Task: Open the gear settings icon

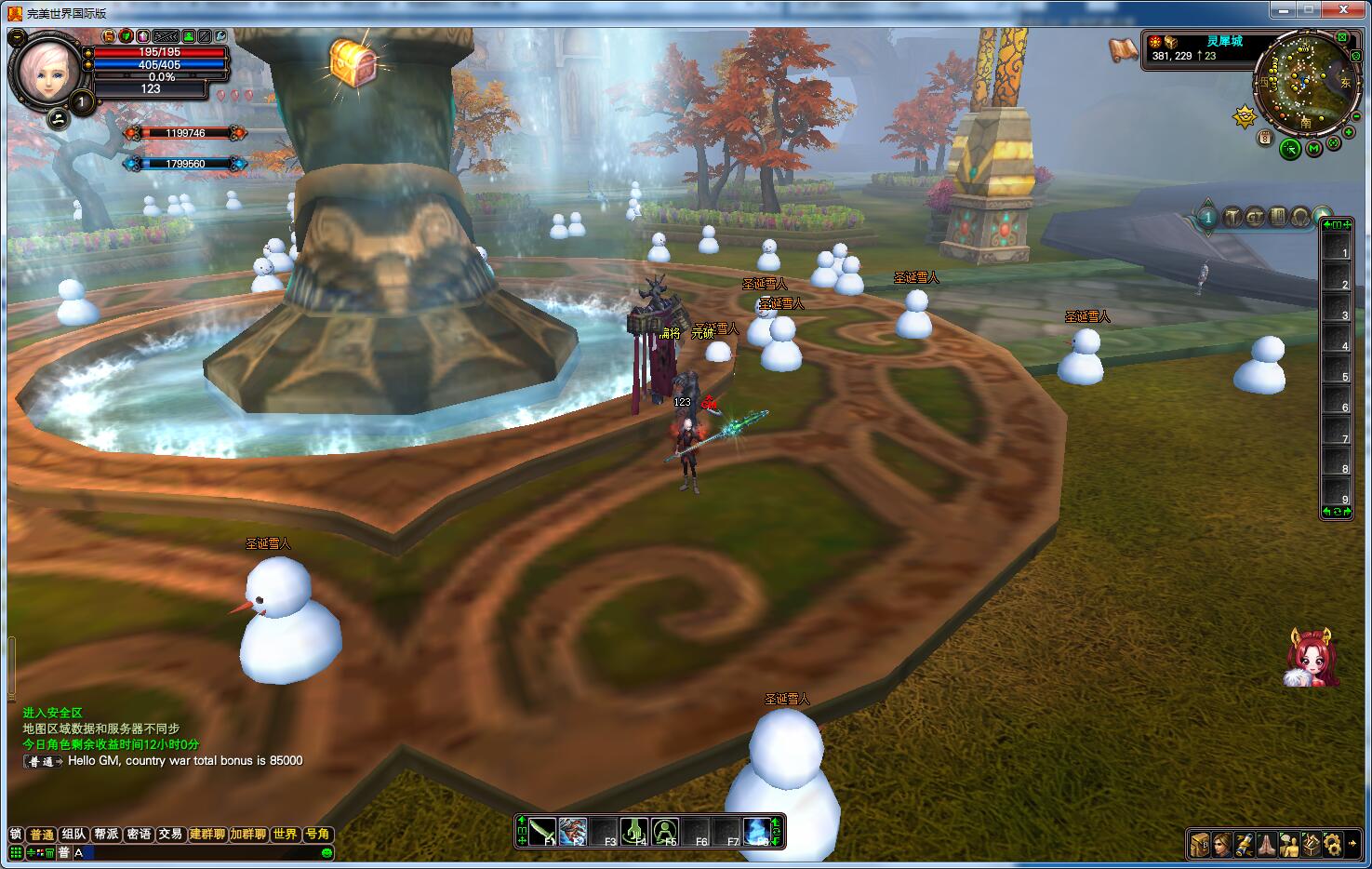Action: click(1333, 844)
